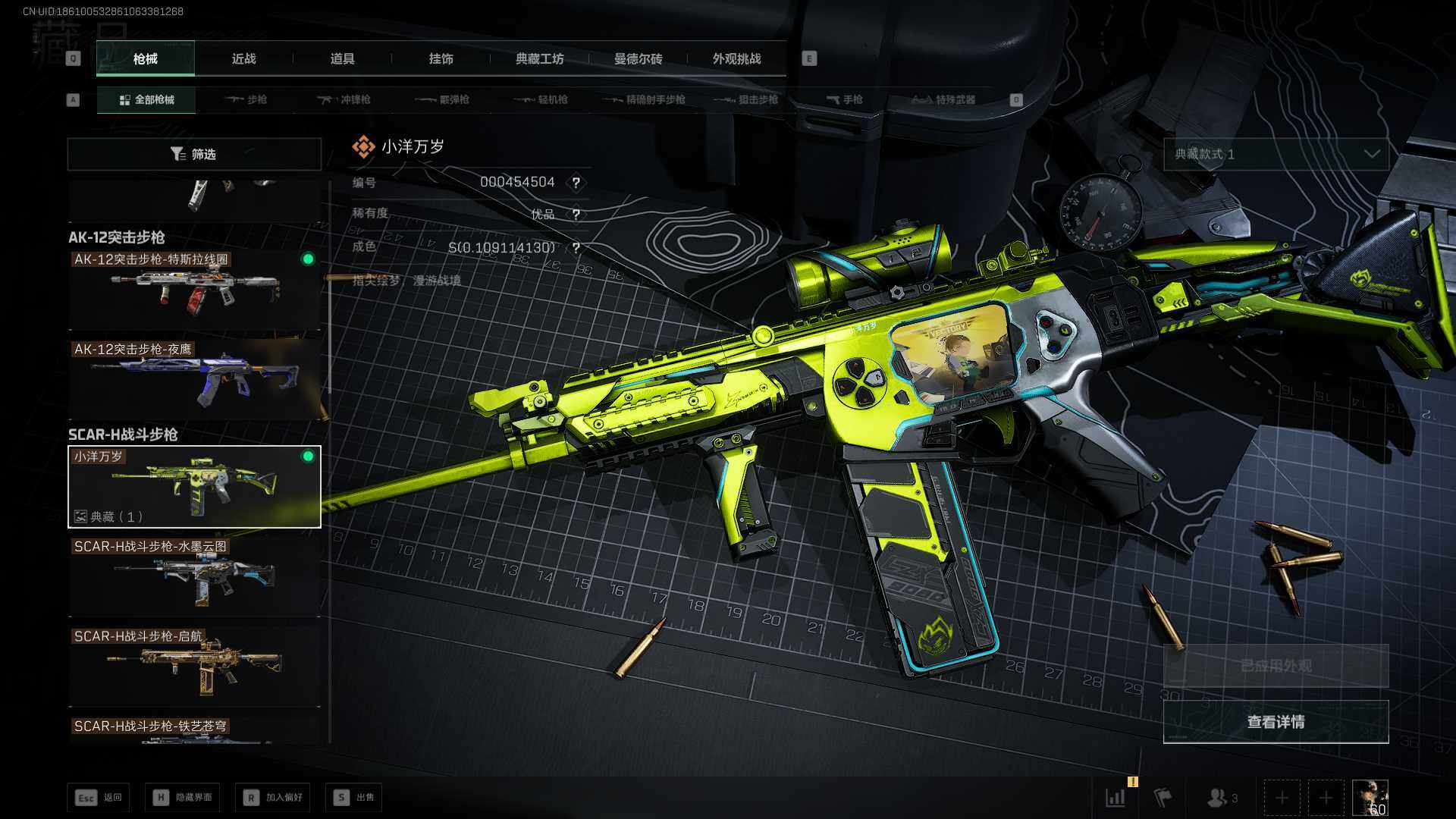Screen dimensions: 1456x819
Task: Switch to the 外观挑战 tab
Action: 736,58
